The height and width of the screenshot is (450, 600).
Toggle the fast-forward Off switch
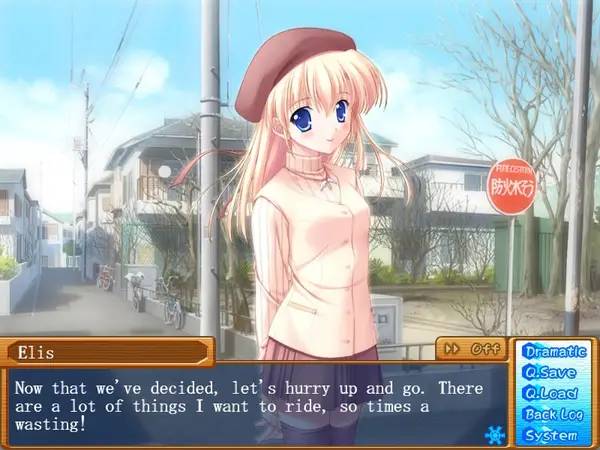pos(472,349)
